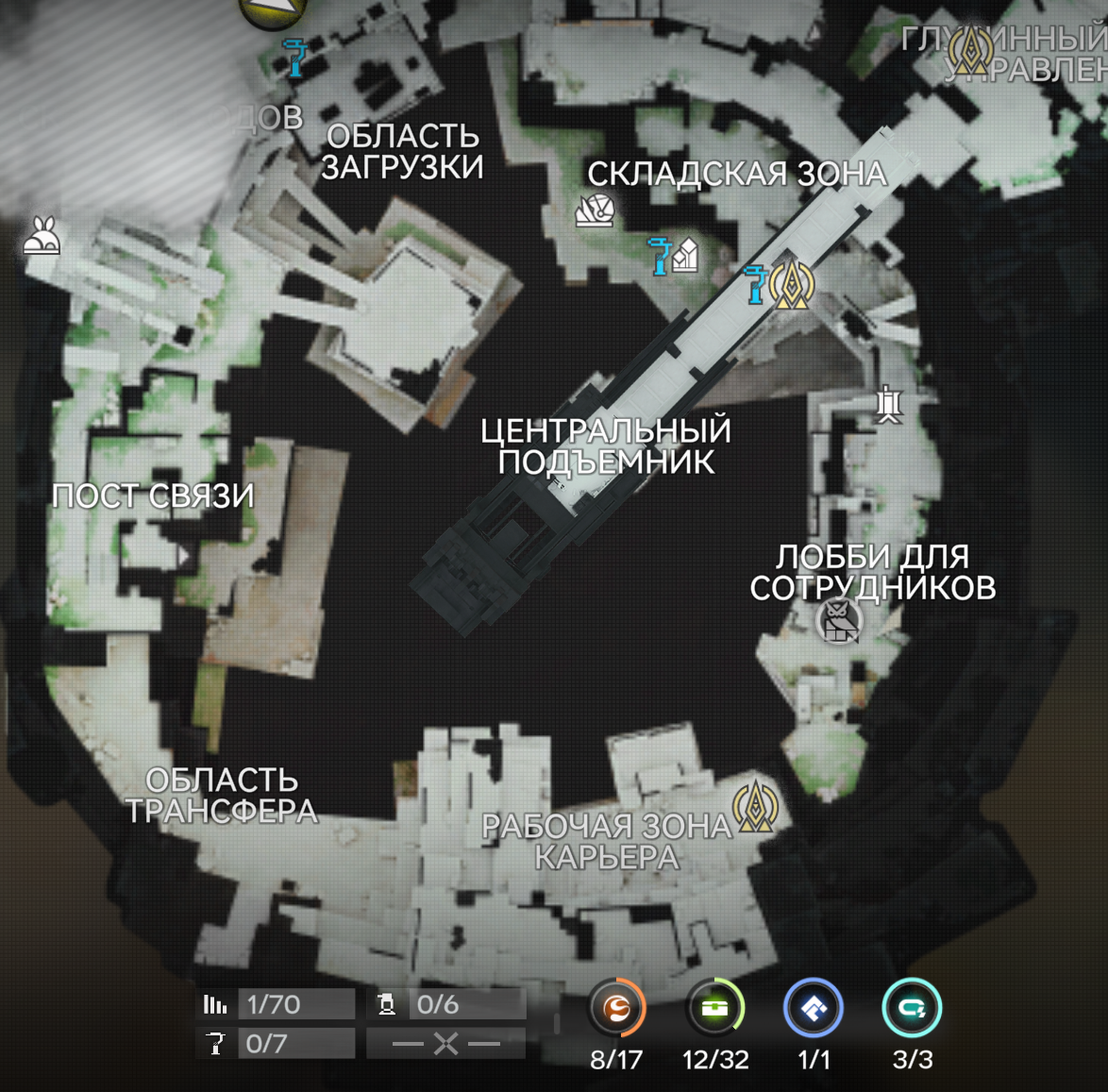Screen dimensions: 1108x1092
Task: Click the owl marker near Лобби для сотрудников
Action: point(839,620)
